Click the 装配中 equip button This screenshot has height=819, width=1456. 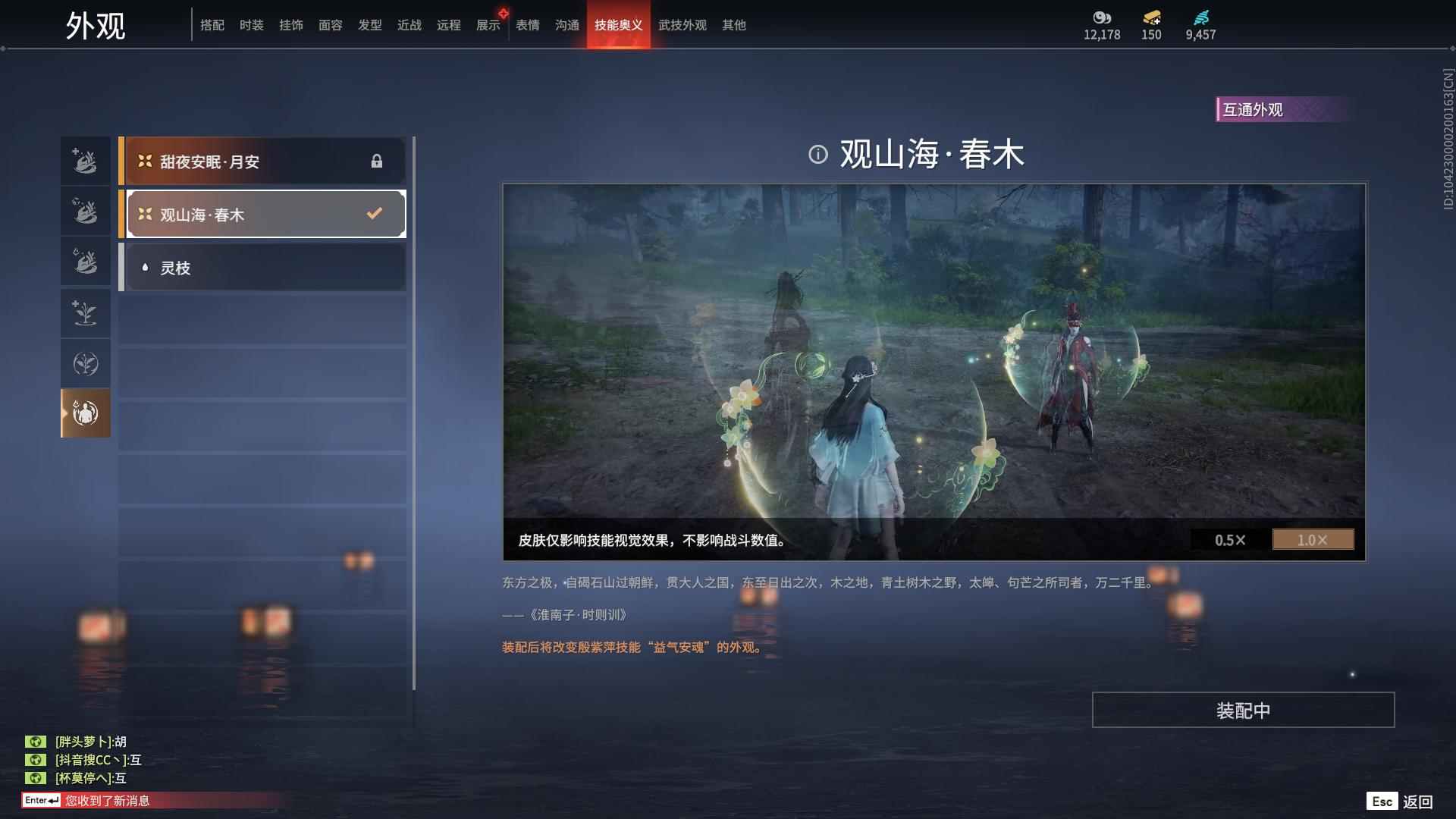[x=1242, y=710]
